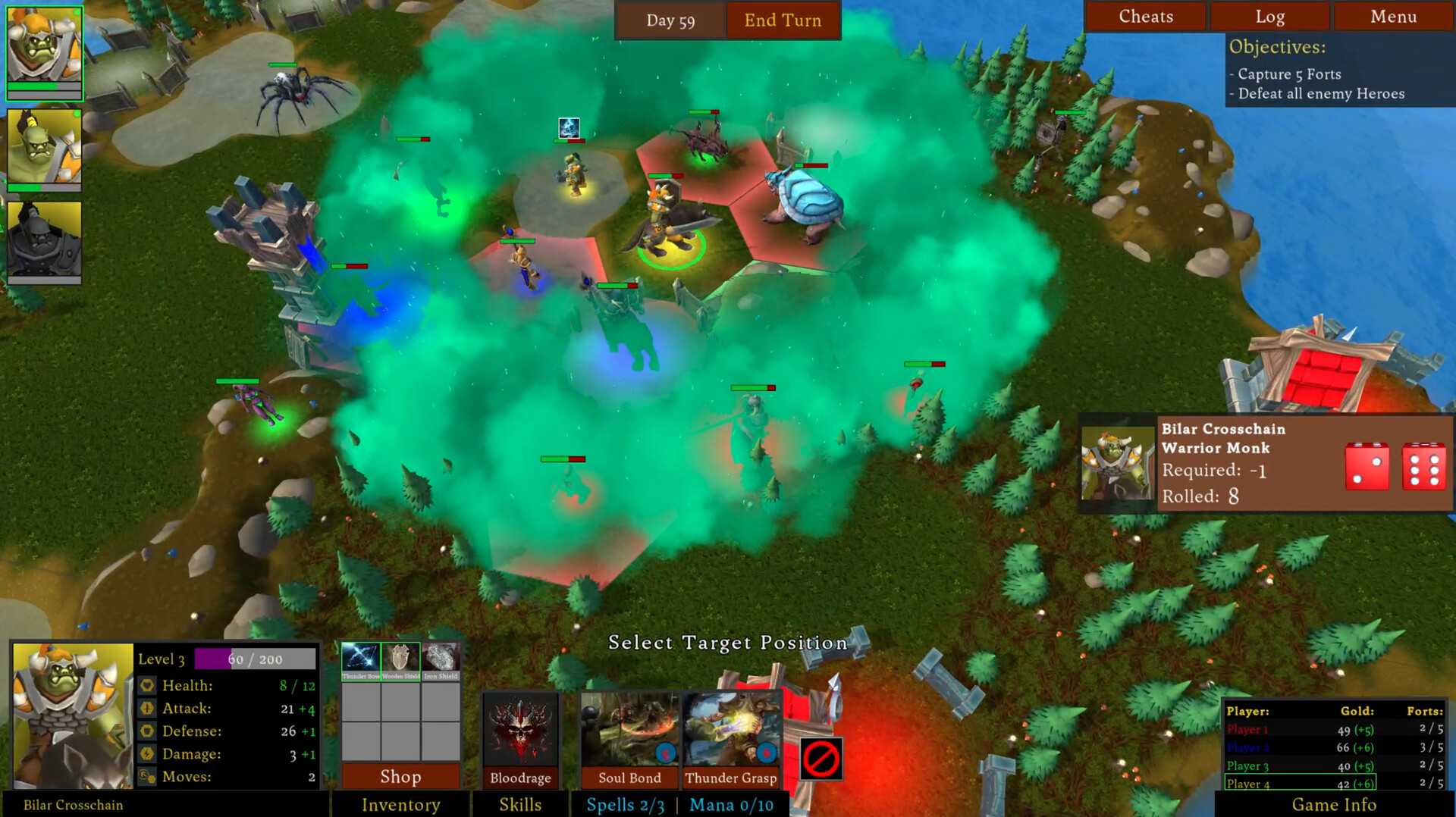Select the Wooden Shield item

tap(400, 656)
